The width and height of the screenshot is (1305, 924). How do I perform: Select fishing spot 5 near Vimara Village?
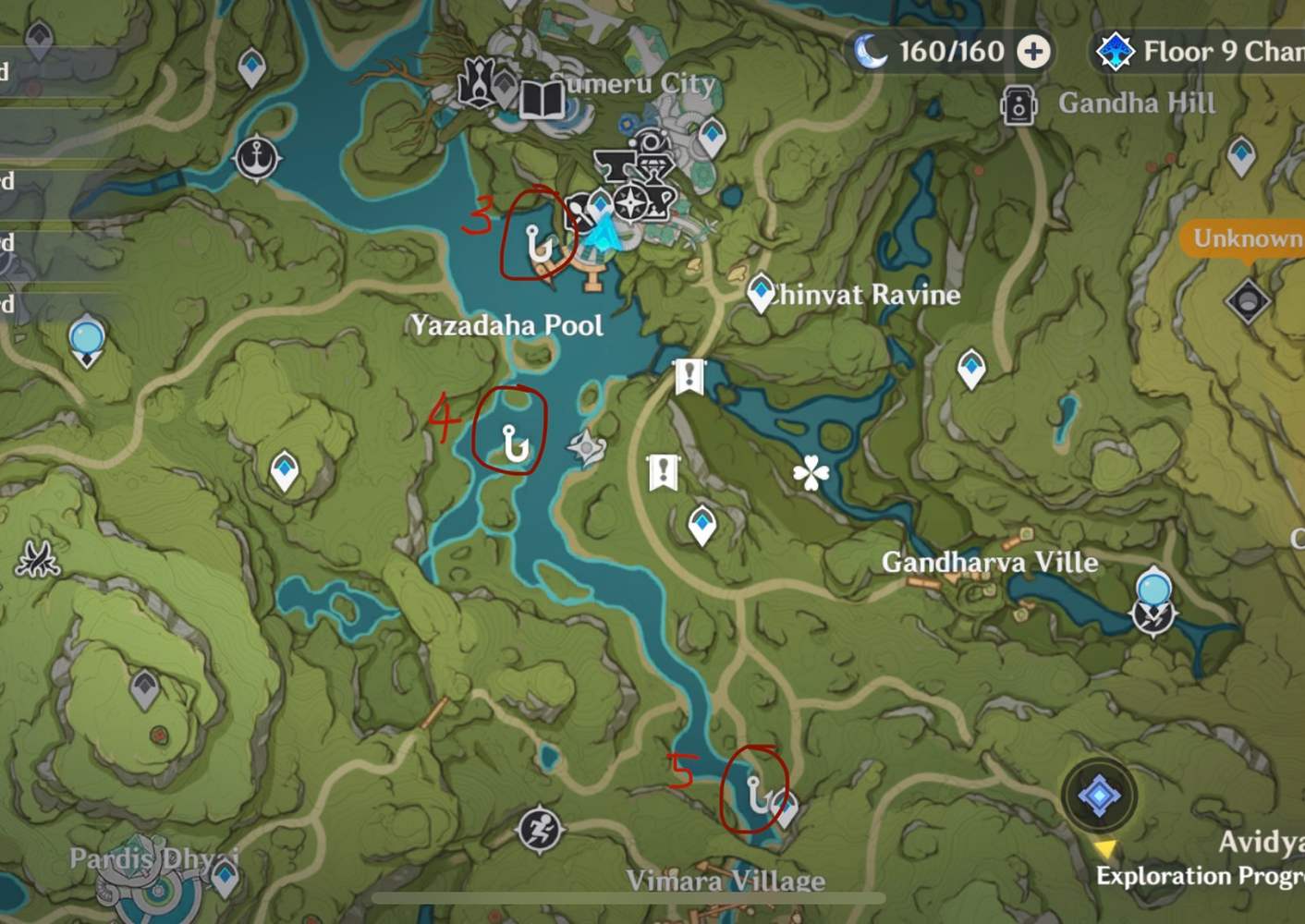coord(756,792)
